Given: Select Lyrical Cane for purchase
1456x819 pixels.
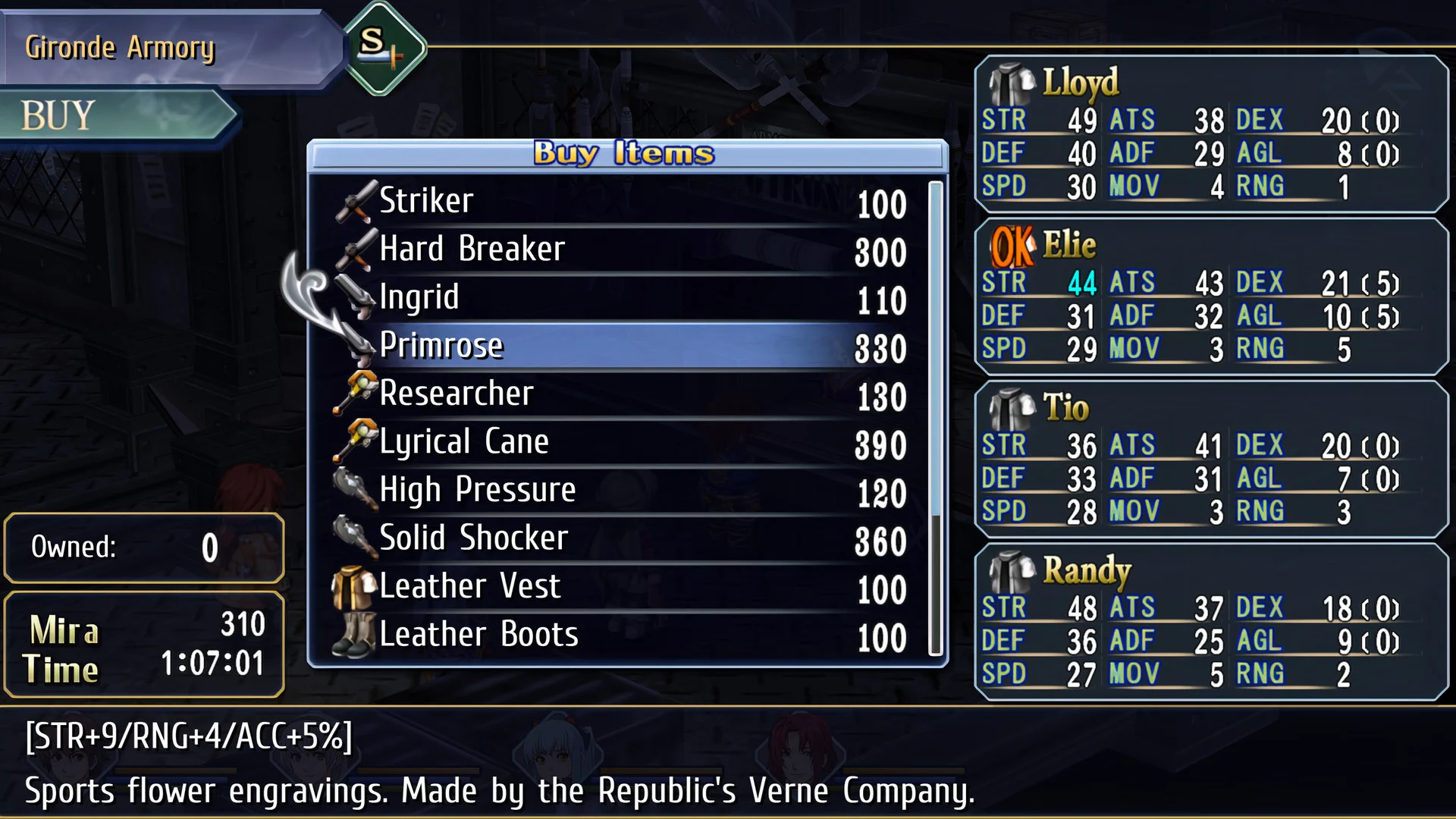Looking at the screenshot, I should click(x=622, y=443).
